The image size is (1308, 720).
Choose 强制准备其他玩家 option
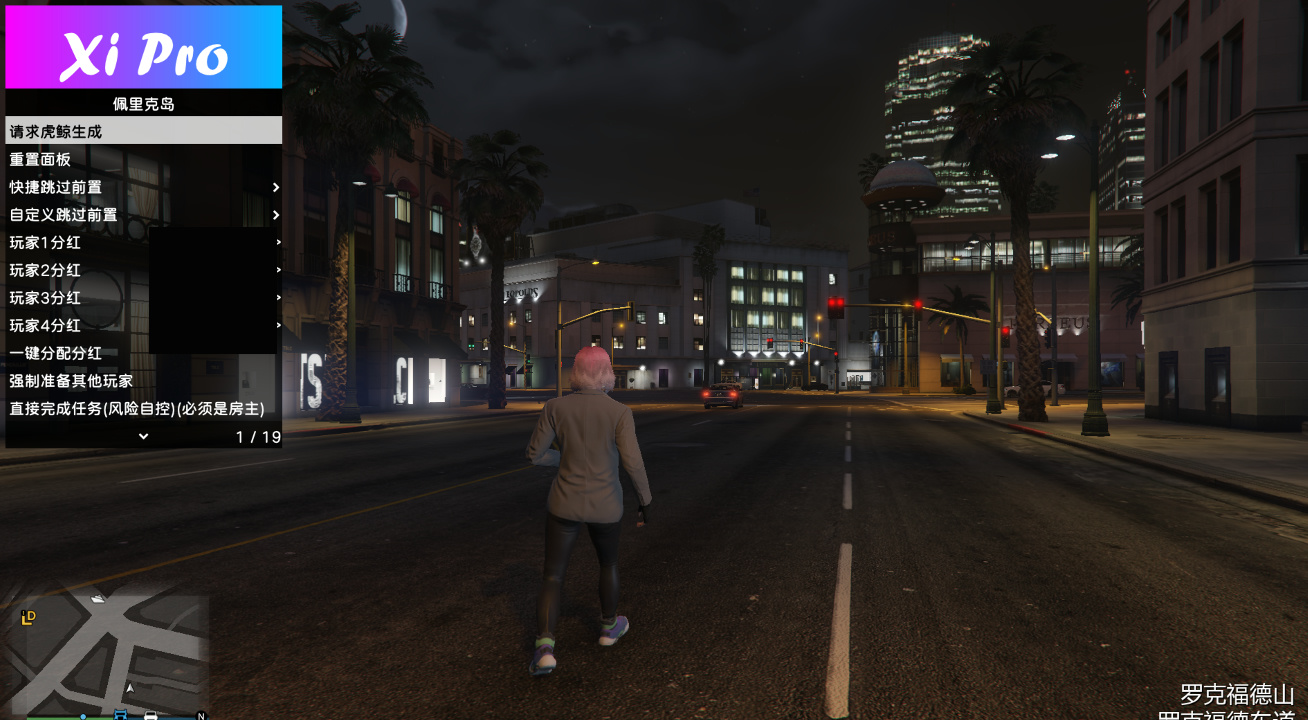pyautogui.click(x=143, y=381)
